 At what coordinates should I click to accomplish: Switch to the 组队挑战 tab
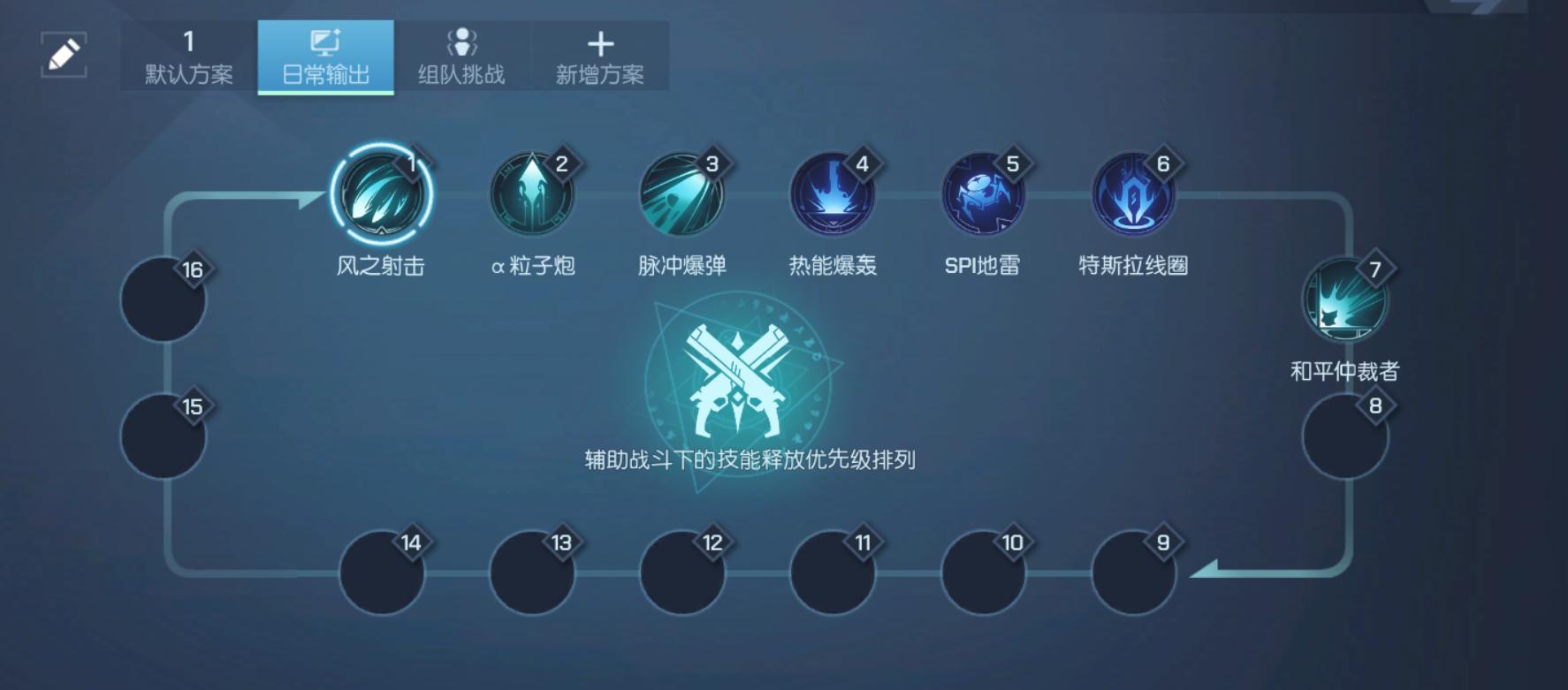click(463, 57)
